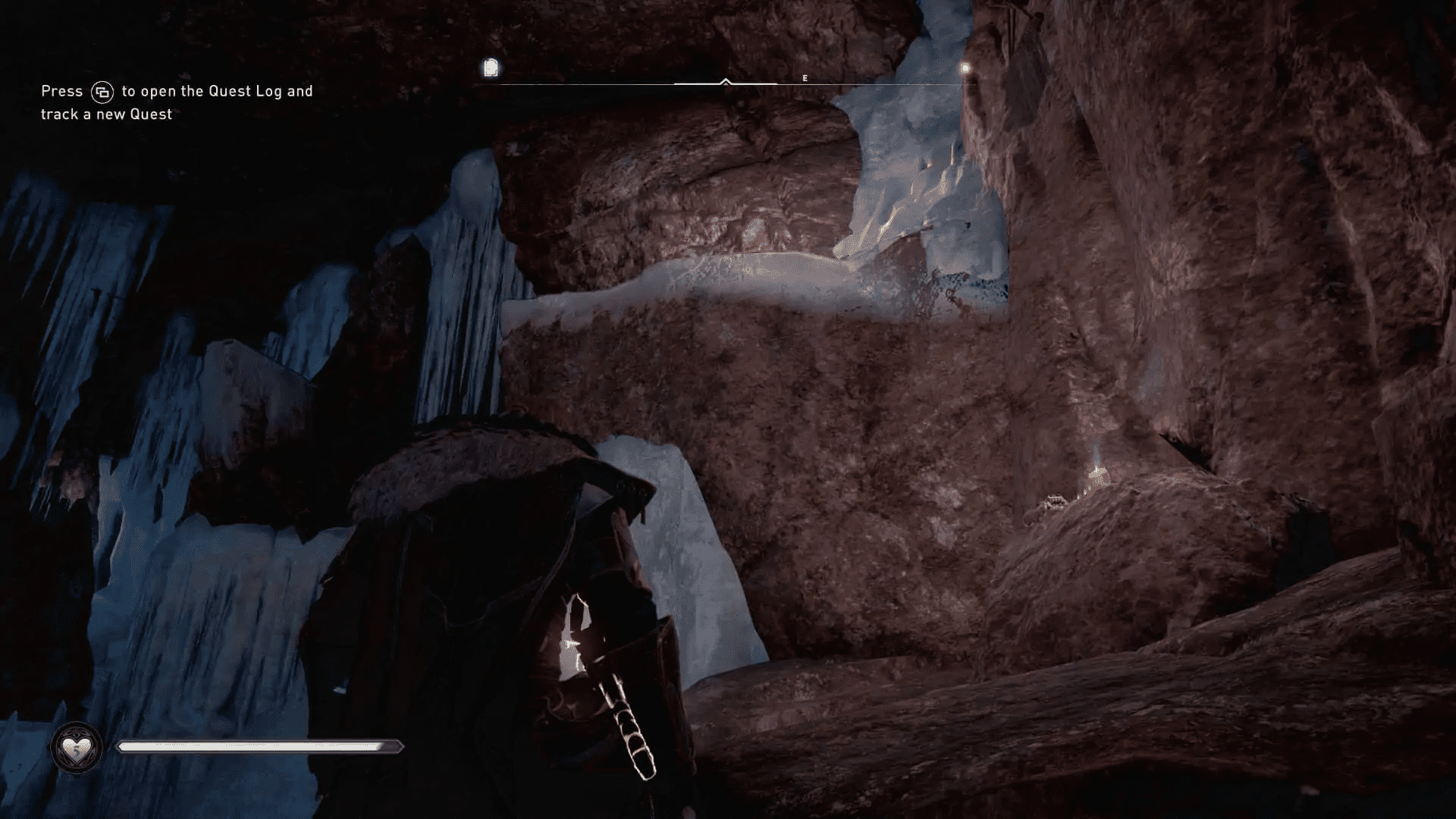
Task: Select Eivor's fur-lined hood
Action: (x=485, y=455)
